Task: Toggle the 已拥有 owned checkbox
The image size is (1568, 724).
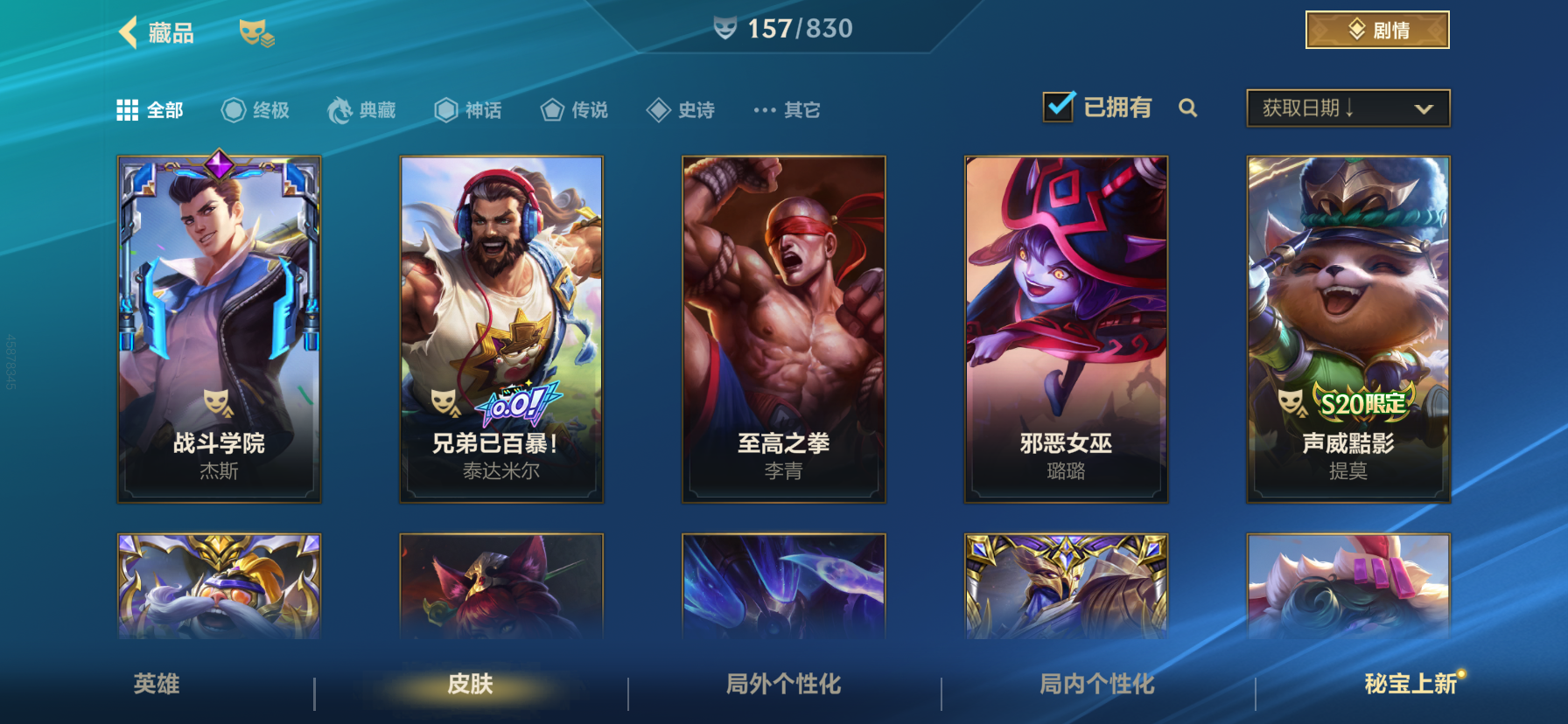Action: coord(1060,106)
